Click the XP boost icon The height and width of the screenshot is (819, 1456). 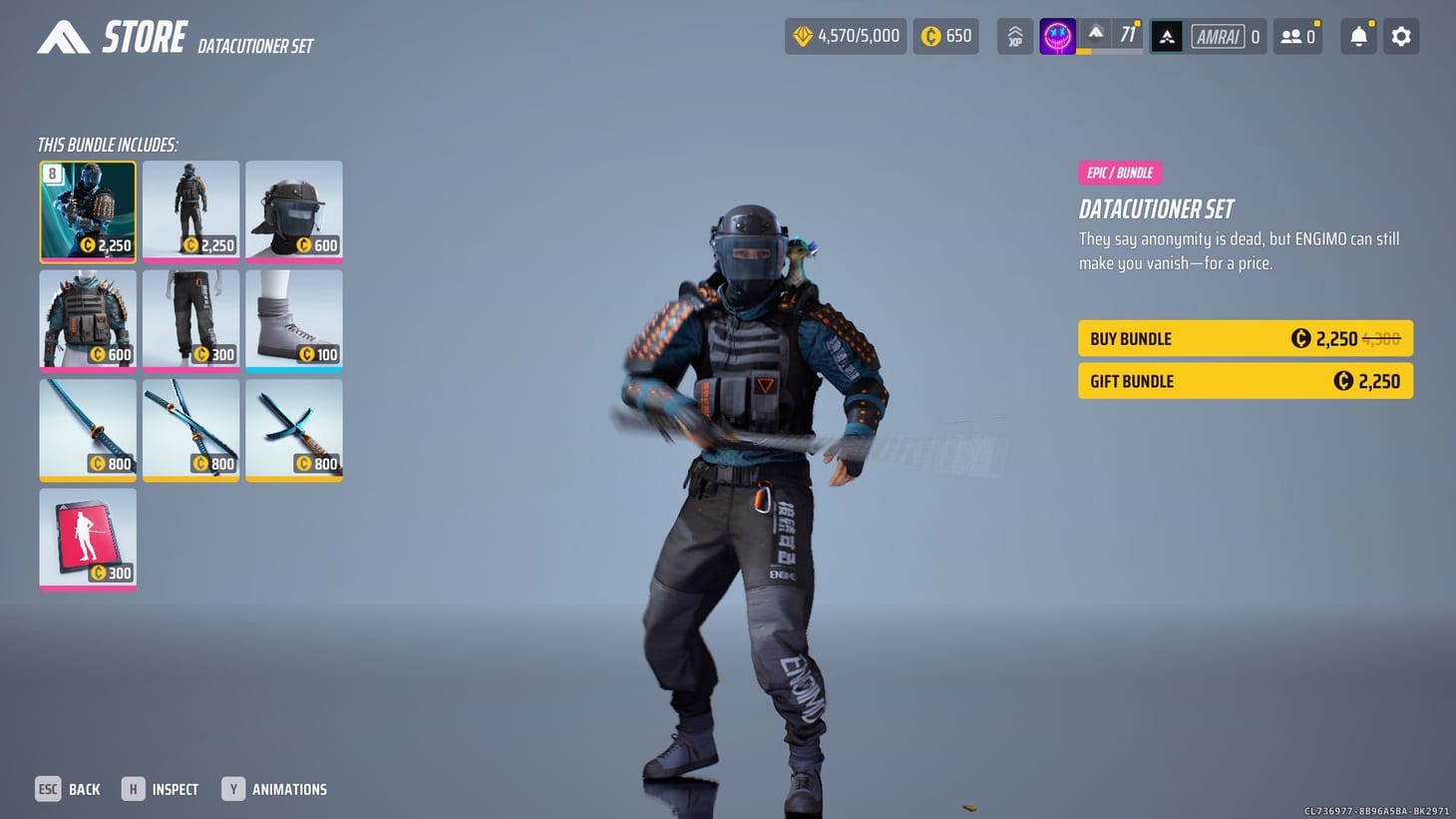click(1014, 36)
